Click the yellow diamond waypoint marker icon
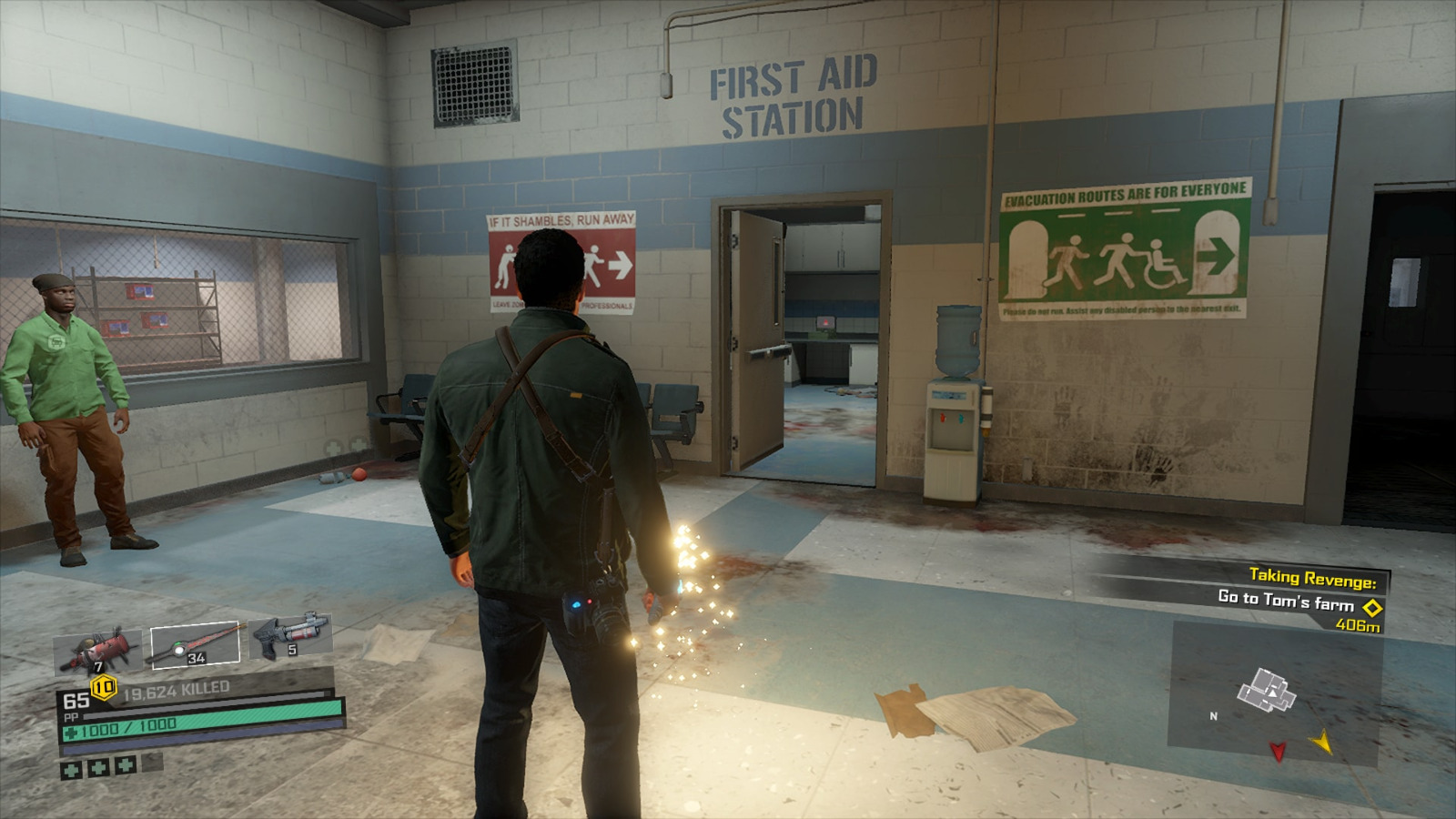This screenshot has width=1456, height=819. [1371, 606]
